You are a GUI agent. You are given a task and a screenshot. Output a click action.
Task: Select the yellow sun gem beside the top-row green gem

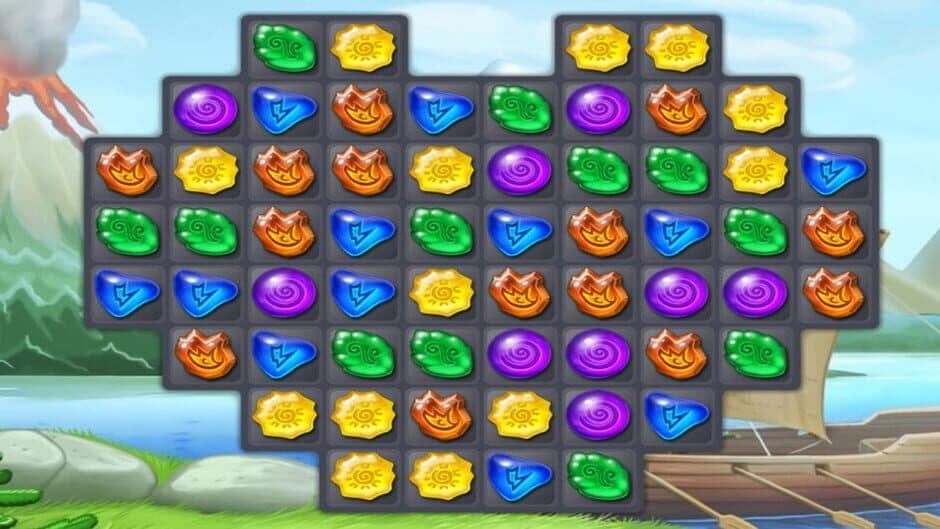363,47
